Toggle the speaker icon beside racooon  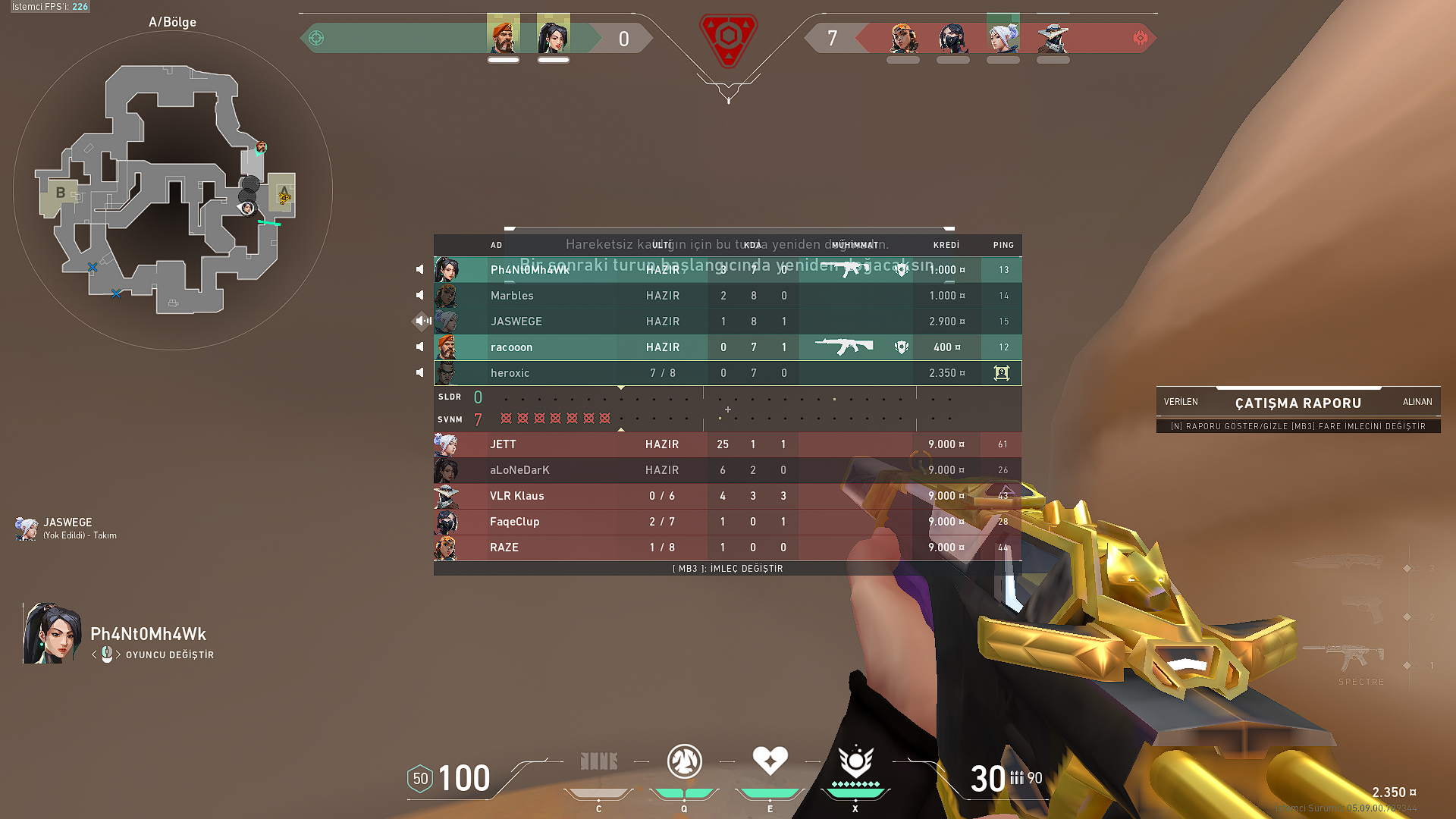420,347
